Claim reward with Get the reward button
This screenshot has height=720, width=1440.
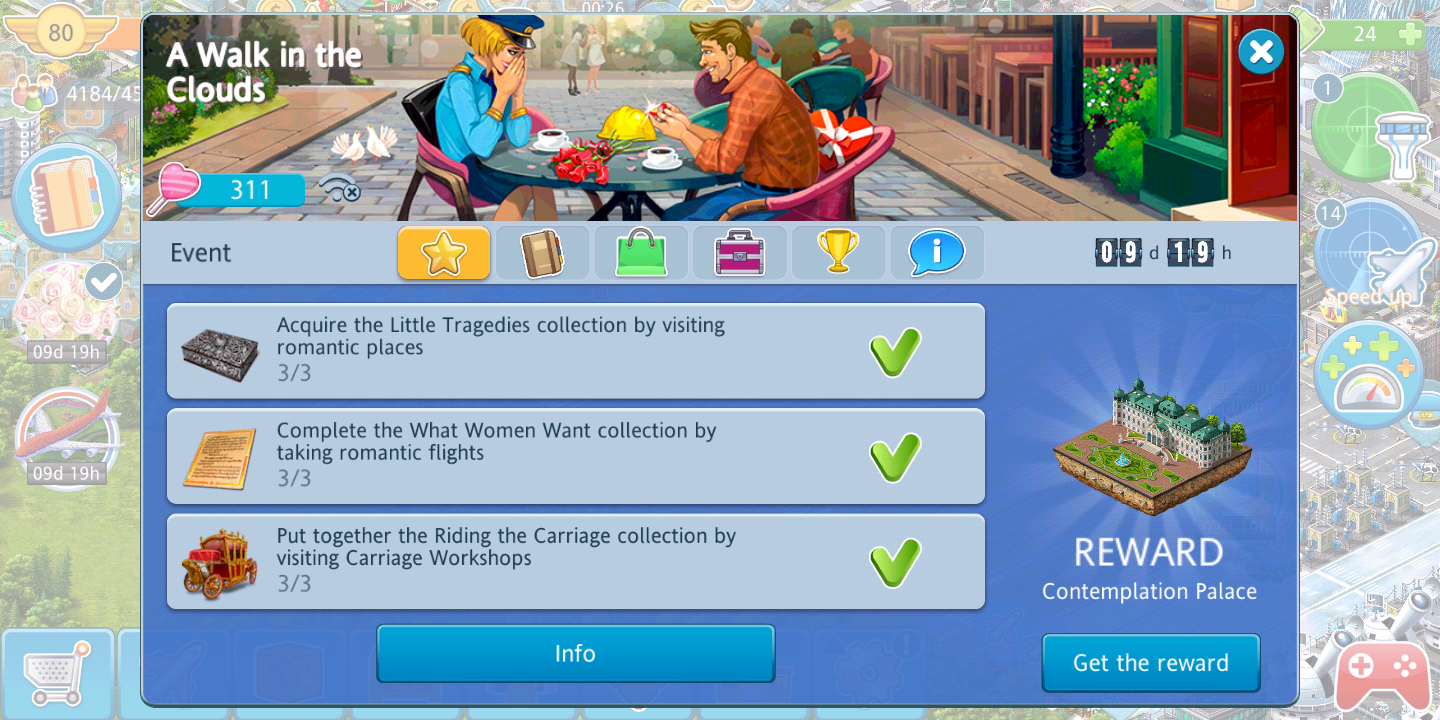pos(1150,663)
